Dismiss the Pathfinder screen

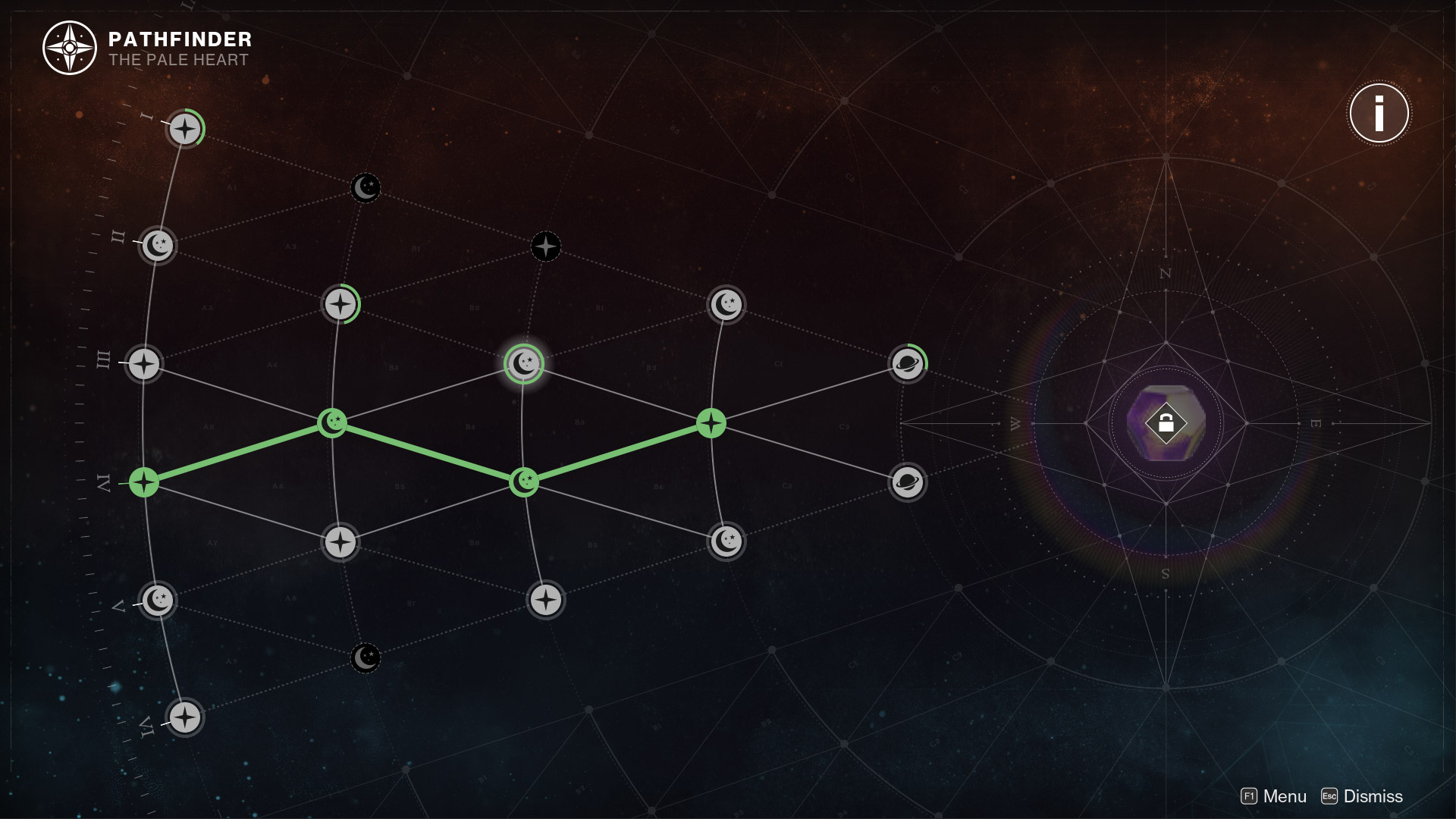pyautogui.click(x=1373, y=796)
